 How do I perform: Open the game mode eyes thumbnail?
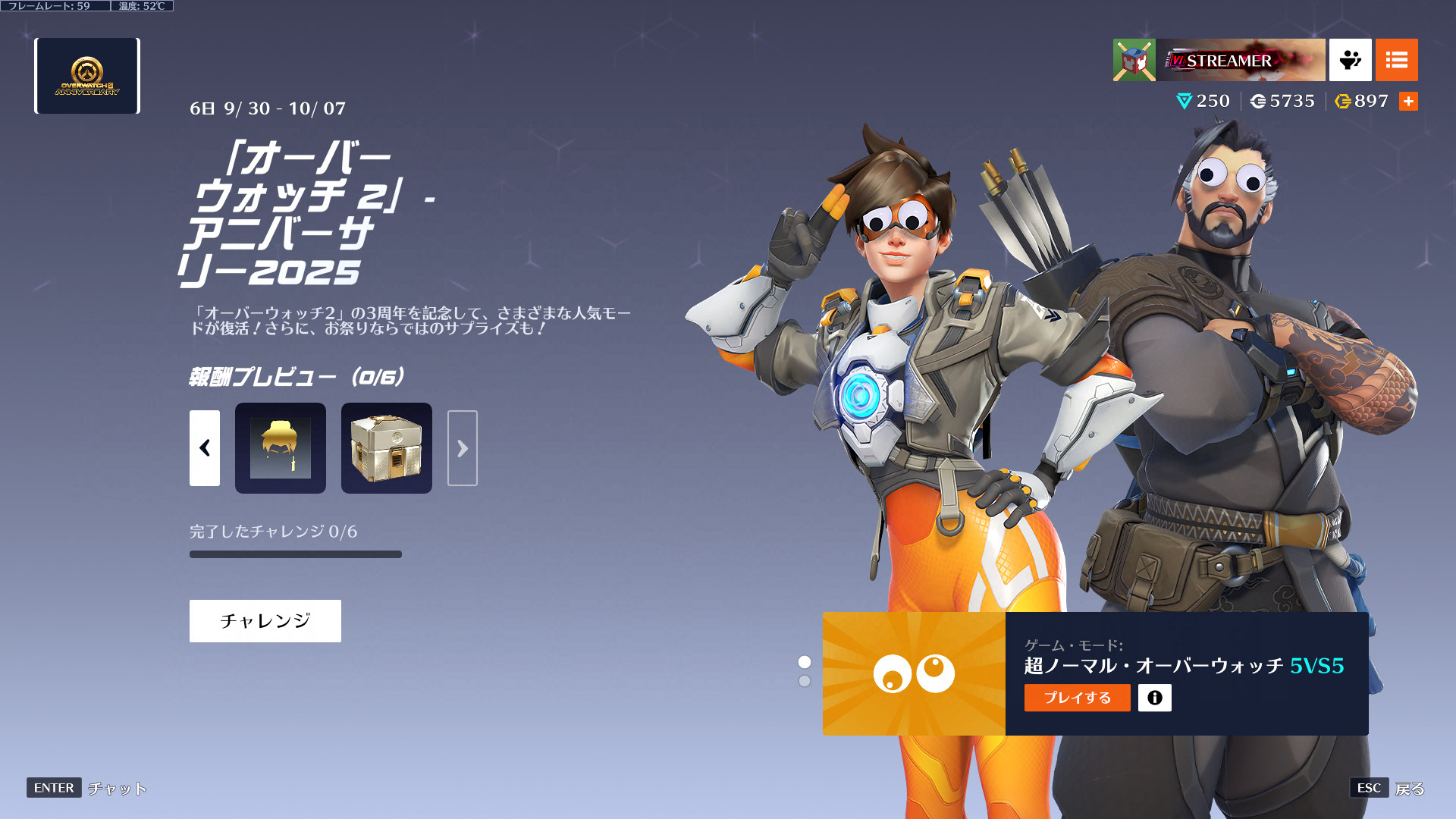tap(914, 673)
